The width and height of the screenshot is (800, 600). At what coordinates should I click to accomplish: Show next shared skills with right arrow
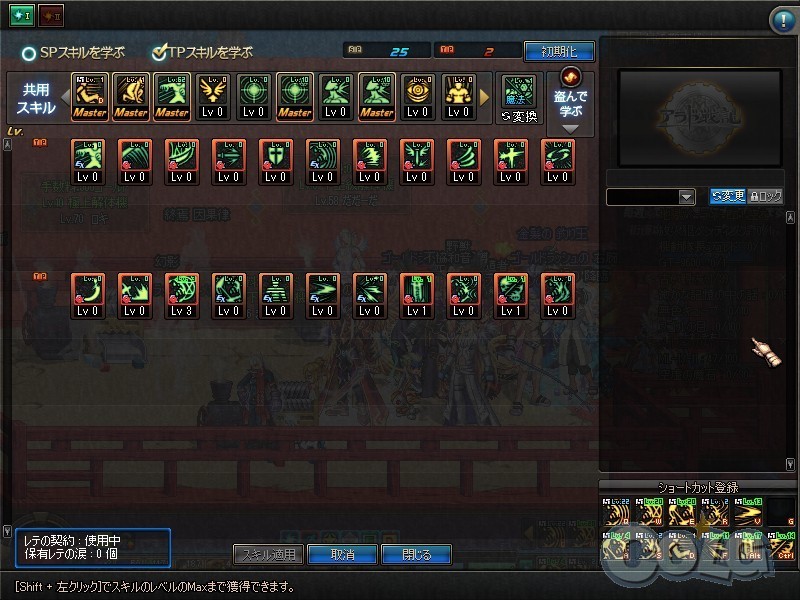pyautogui.click(x=486, y=97)
